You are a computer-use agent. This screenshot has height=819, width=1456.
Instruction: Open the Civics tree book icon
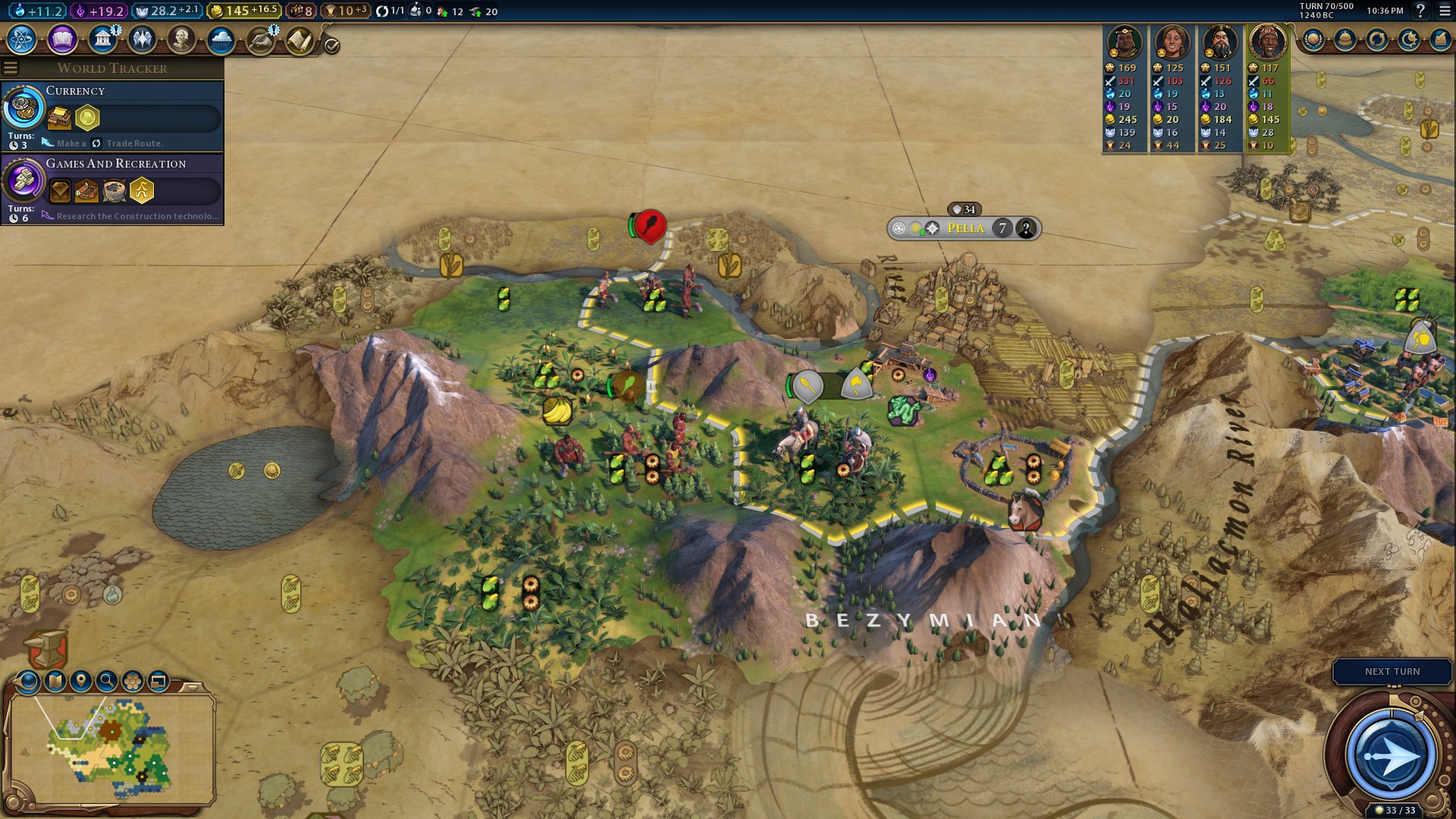click(x=62, y=39)
